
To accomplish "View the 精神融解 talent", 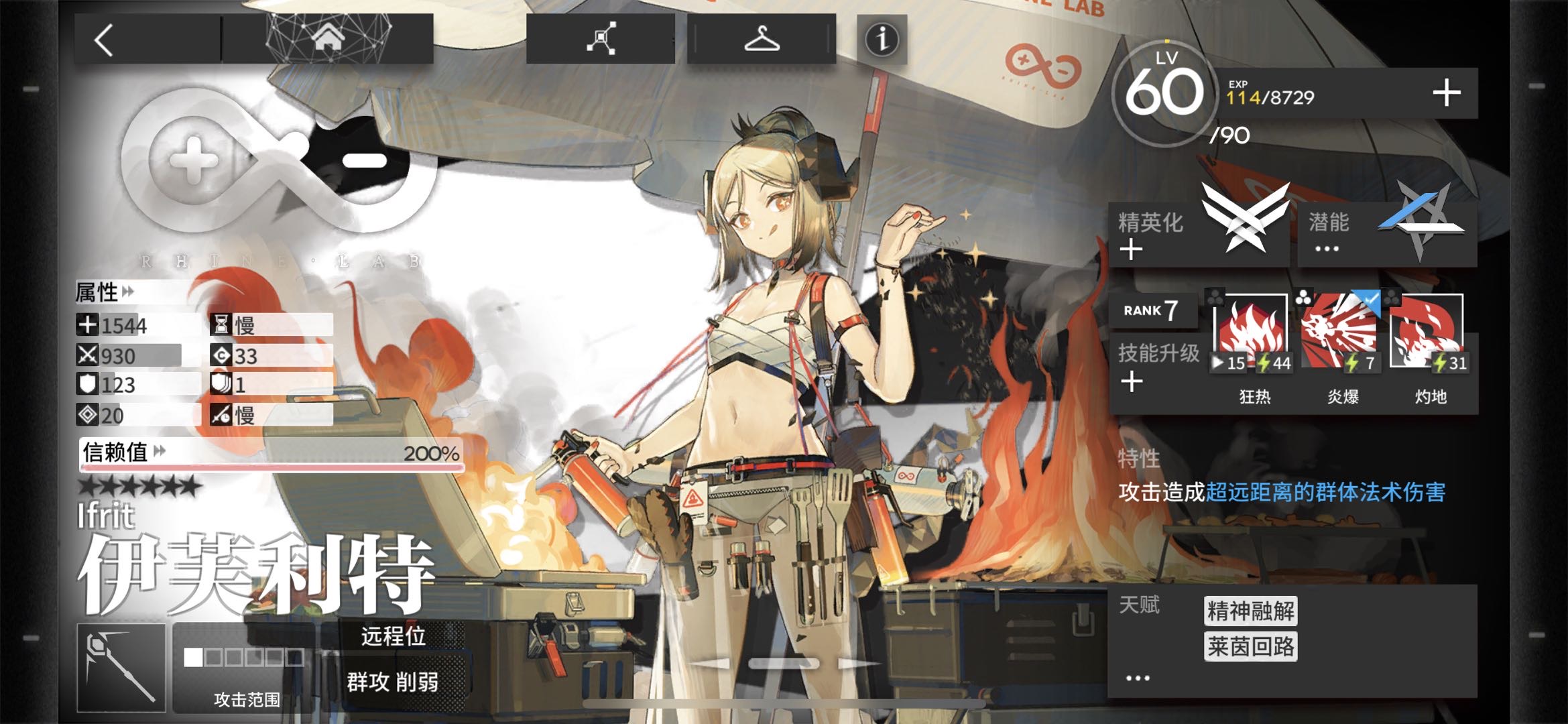I will pos(1250,611).
